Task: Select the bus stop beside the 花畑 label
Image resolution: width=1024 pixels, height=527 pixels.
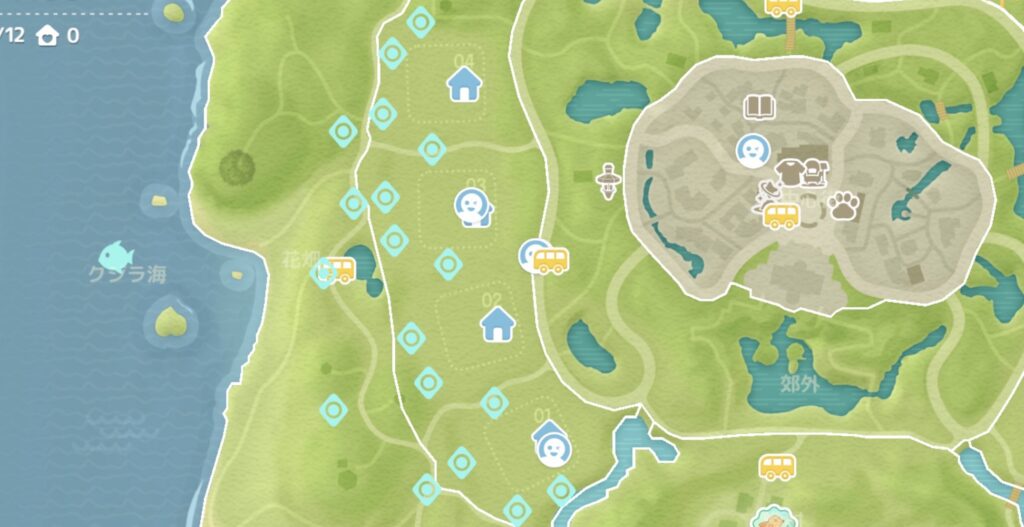Action: [x=339, y=269]
